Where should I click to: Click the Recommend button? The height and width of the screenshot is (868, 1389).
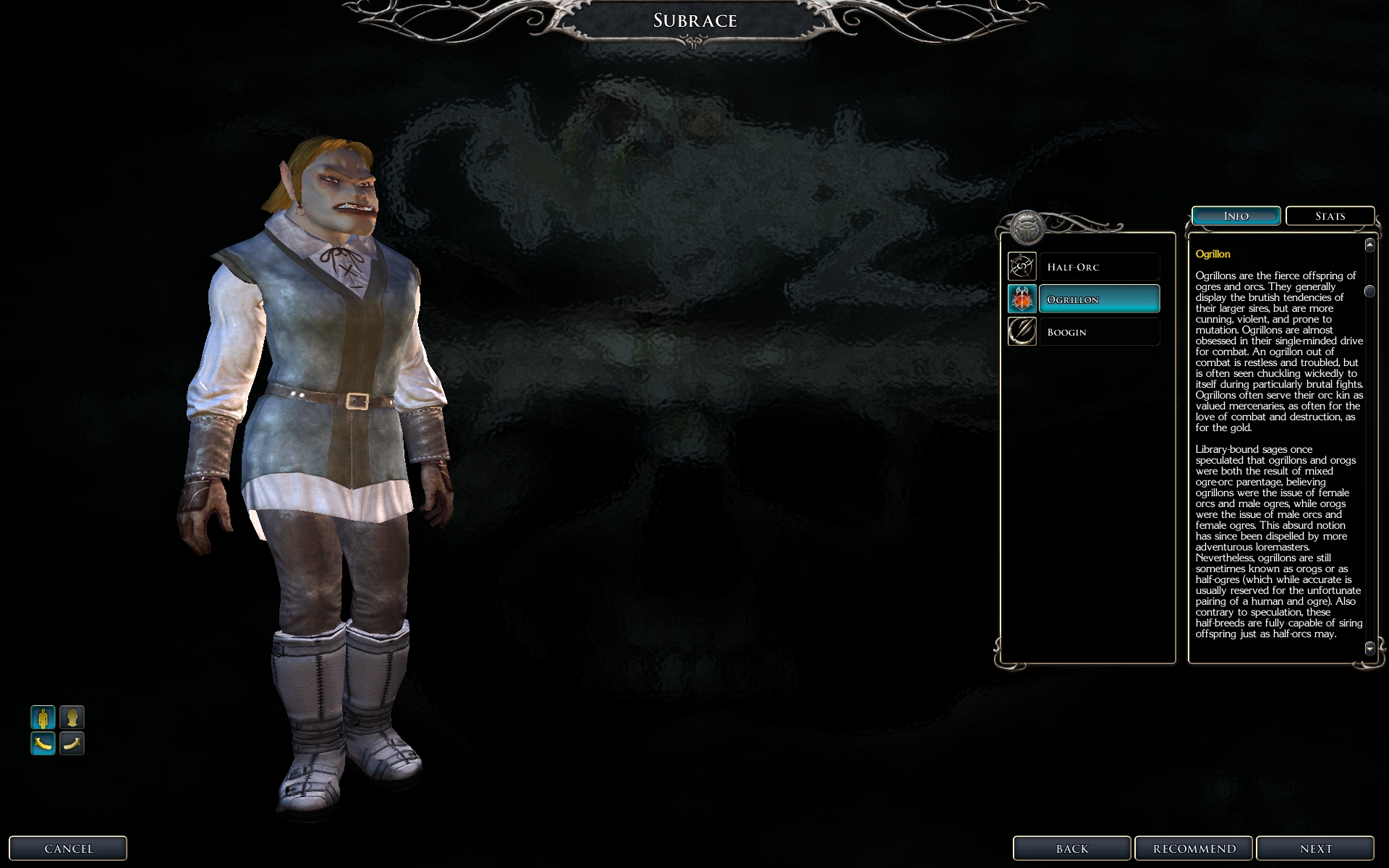pos(1194,848)
